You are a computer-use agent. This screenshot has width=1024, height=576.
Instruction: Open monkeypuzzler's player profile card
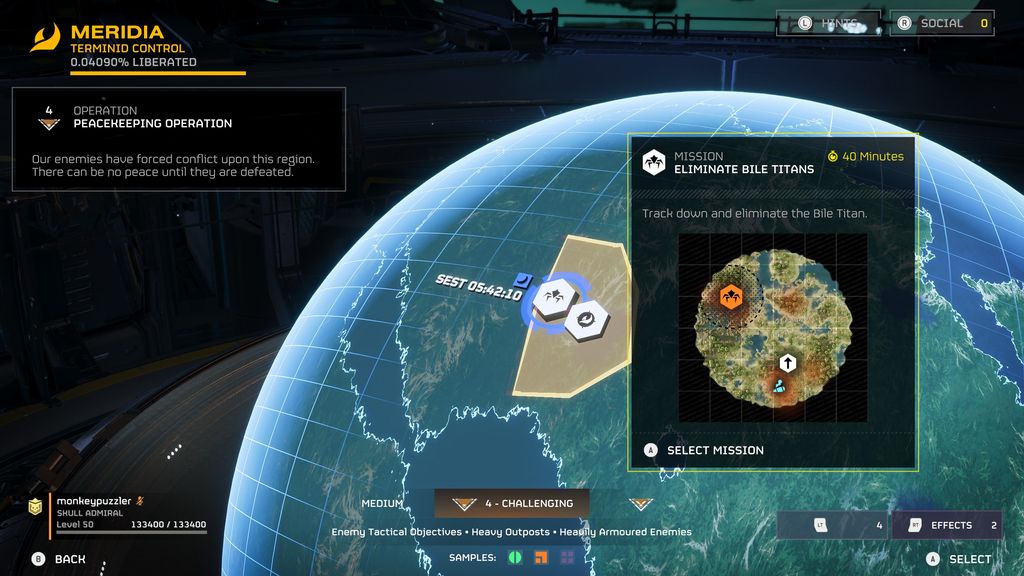(118, 512)
